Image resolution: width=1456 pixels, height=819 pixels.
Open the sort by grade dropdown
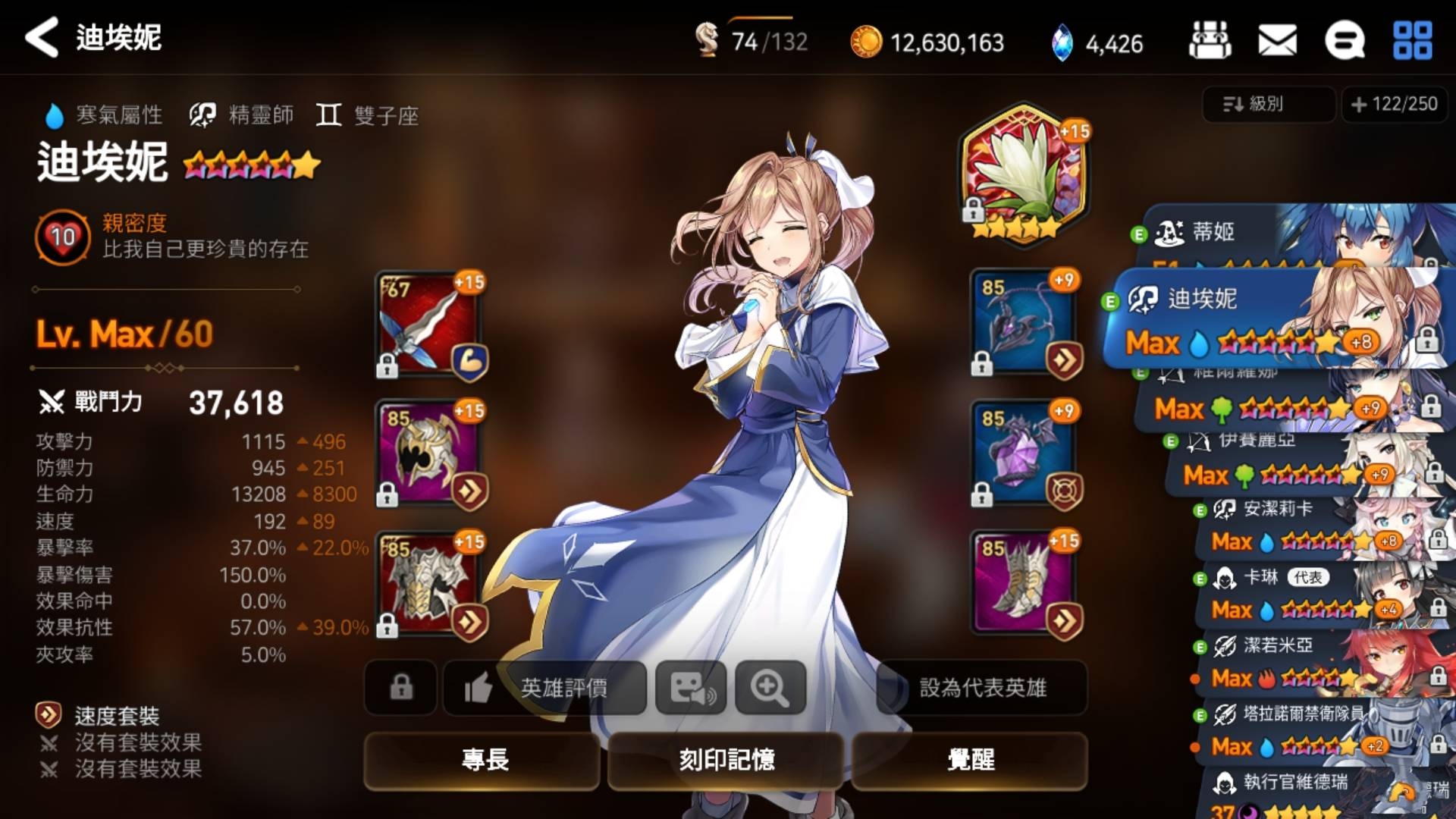[x=1268, y=104]
